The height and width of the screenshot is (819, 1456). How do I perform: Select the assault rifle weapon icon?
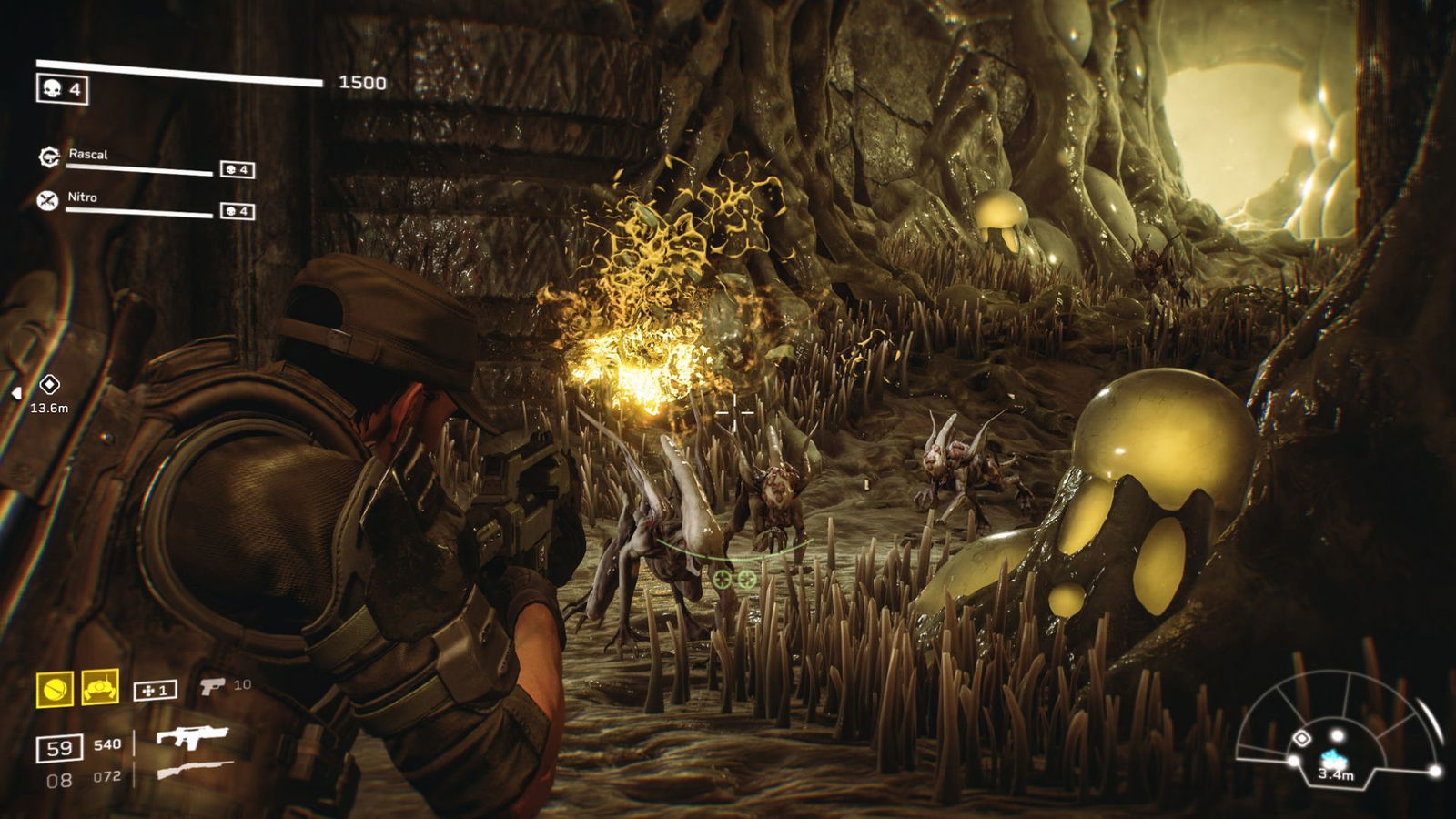coord(194,739)
